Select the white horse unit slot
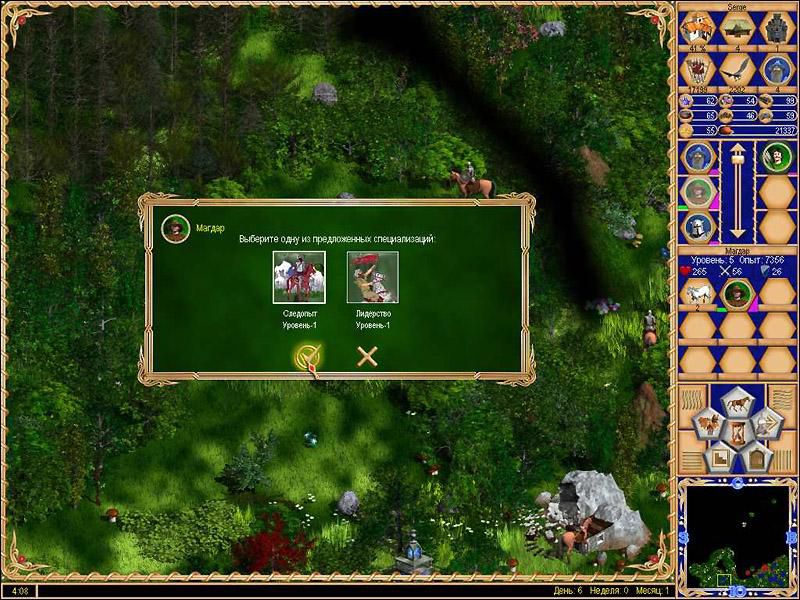 tap(697, 293)
